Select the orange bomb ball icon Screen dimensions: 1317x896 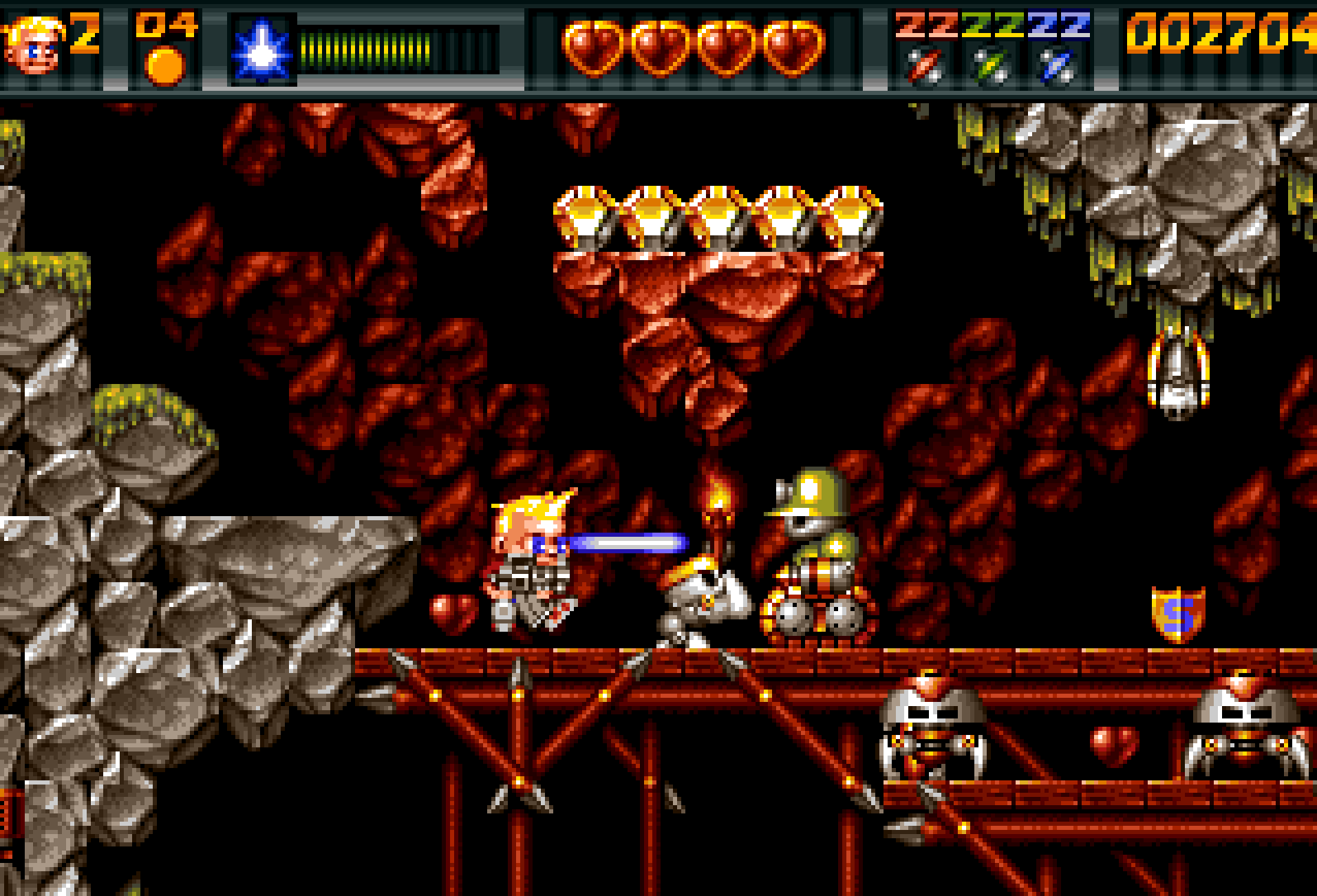165,66
